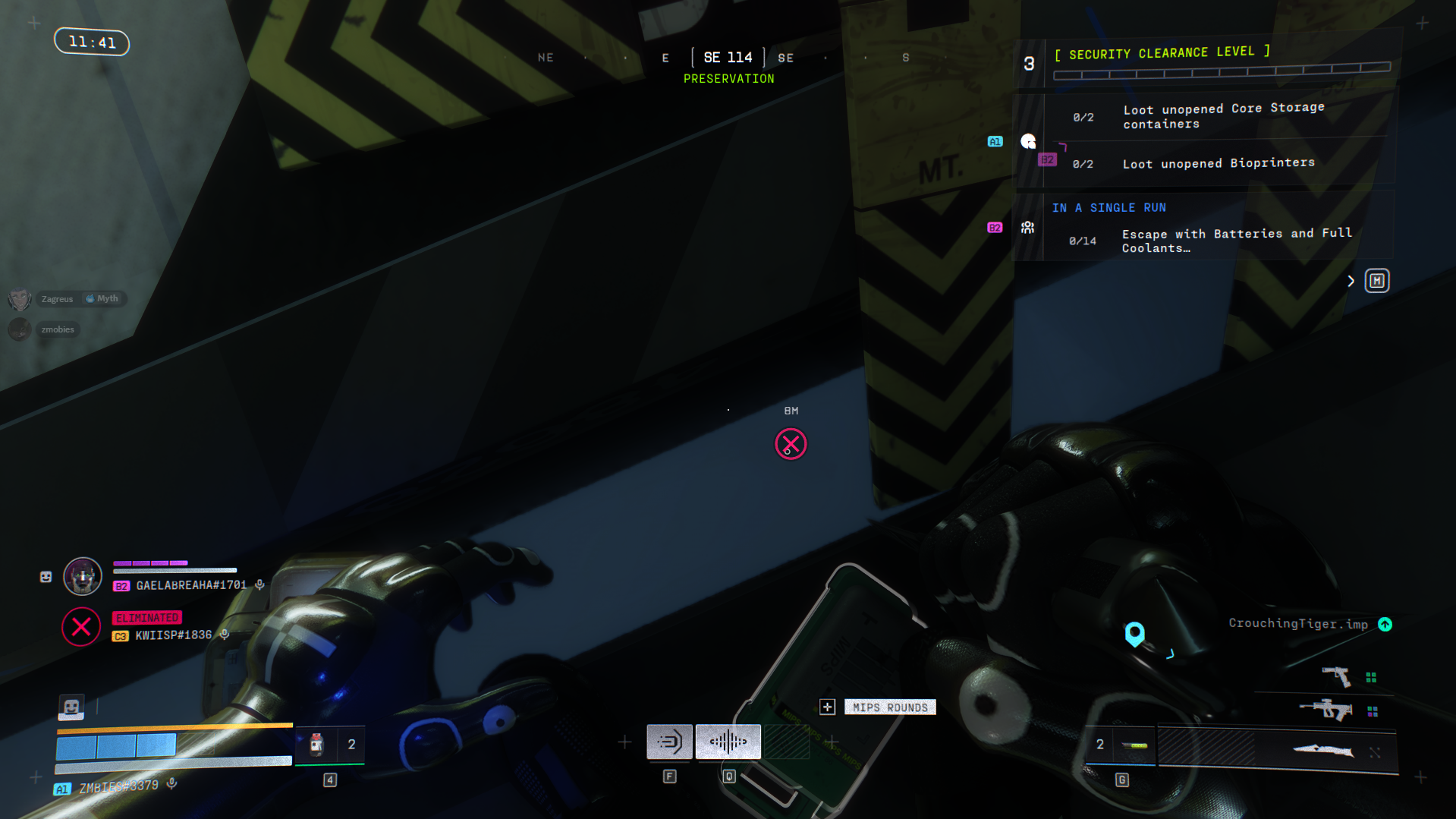
Task: Click Zagreus in the voice overlay
Action: pyautogui.click(x=58, y=299)
